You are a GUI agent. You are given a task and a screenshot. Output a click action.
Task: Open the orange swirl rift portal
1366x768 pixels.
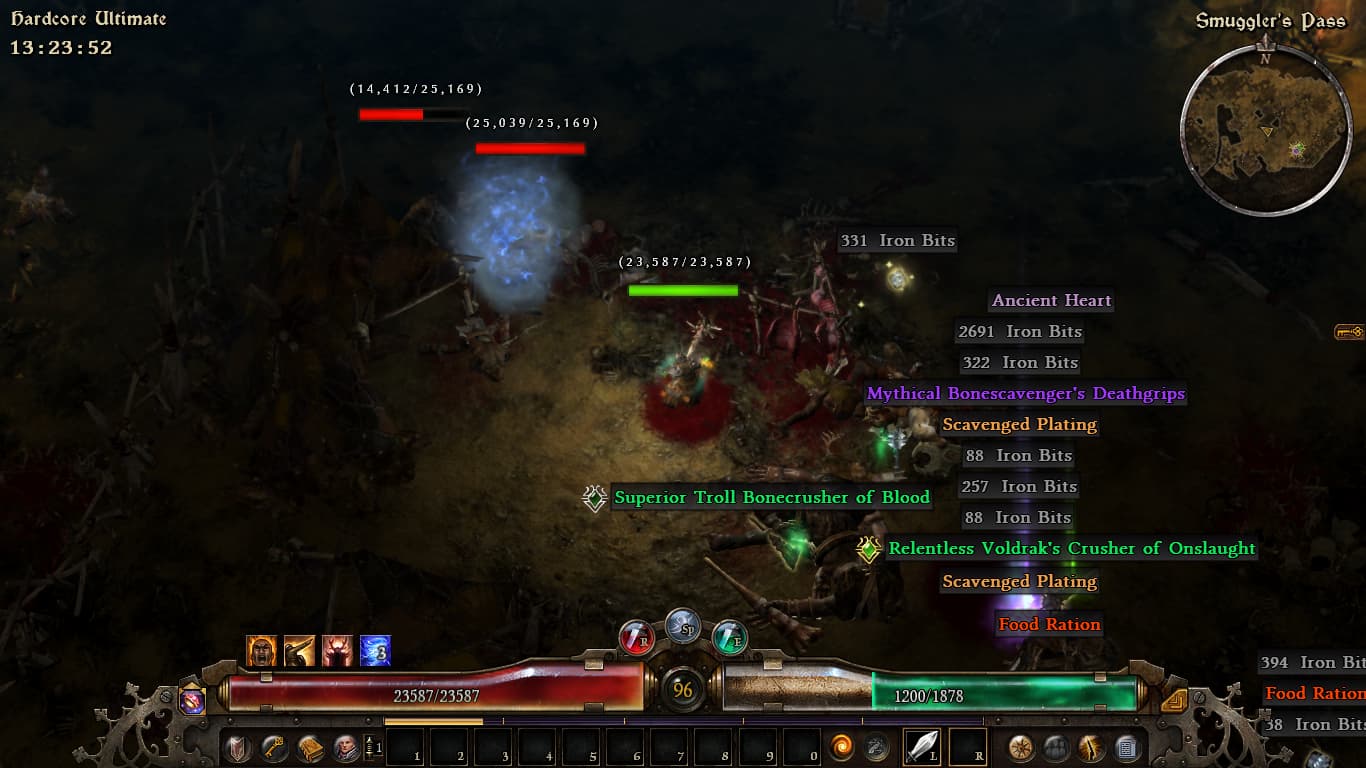842,747
